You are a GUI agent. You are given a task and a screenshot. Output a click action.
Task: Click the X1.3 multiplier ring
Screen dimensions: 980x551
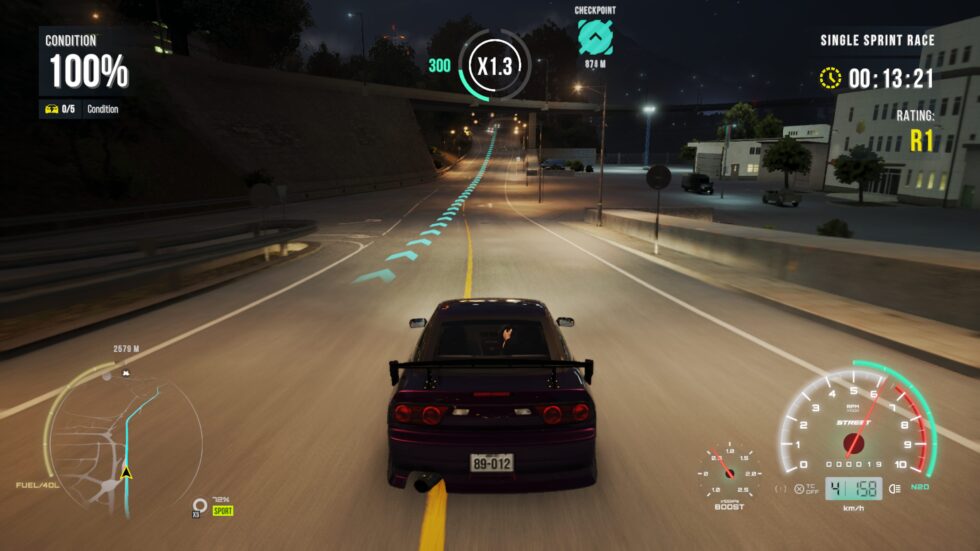494,67
